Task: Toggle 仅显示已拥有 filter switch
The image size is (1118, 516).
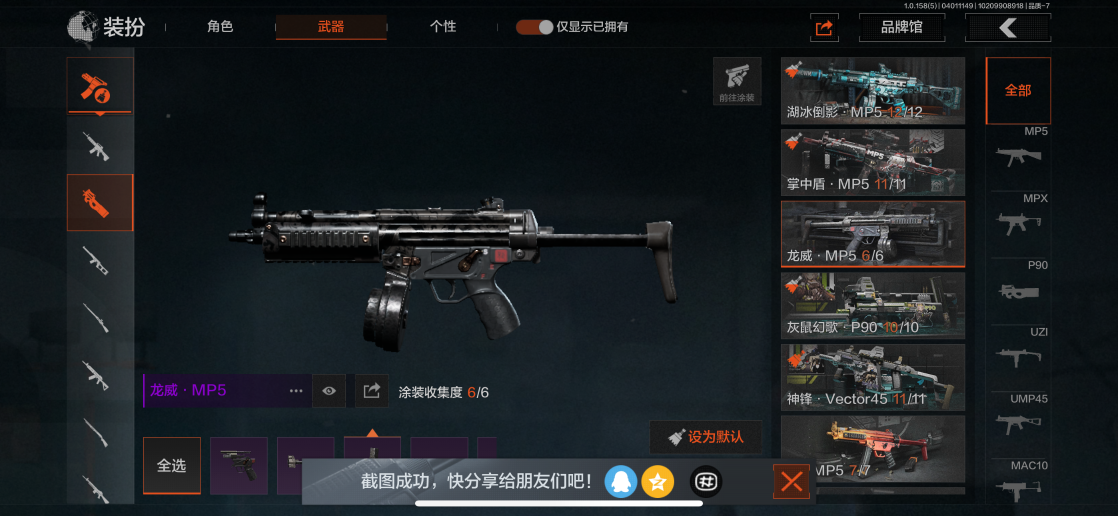Action: [535, 27]
